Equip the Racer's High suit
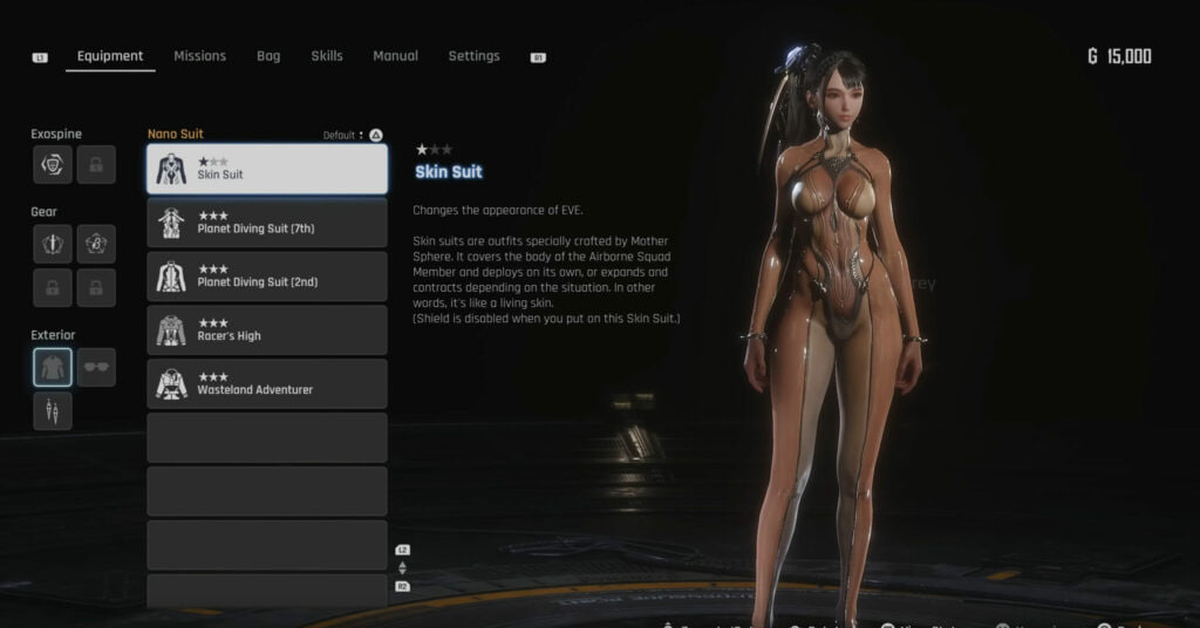1200x628 pixels. pyautogui.click(x=267, y=331)
